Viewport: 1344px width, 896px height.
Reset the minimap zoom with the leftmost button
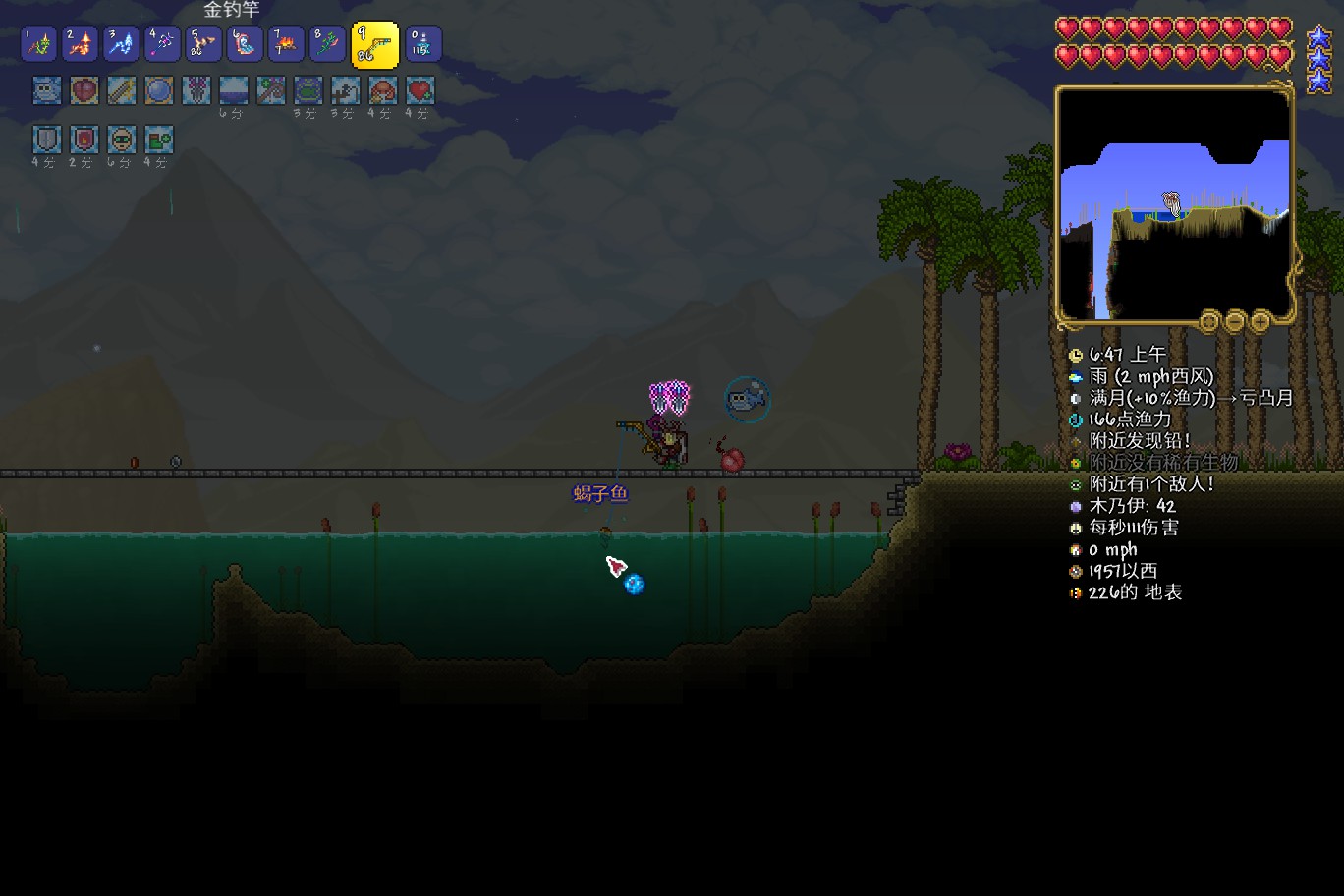coord(1209,321)
